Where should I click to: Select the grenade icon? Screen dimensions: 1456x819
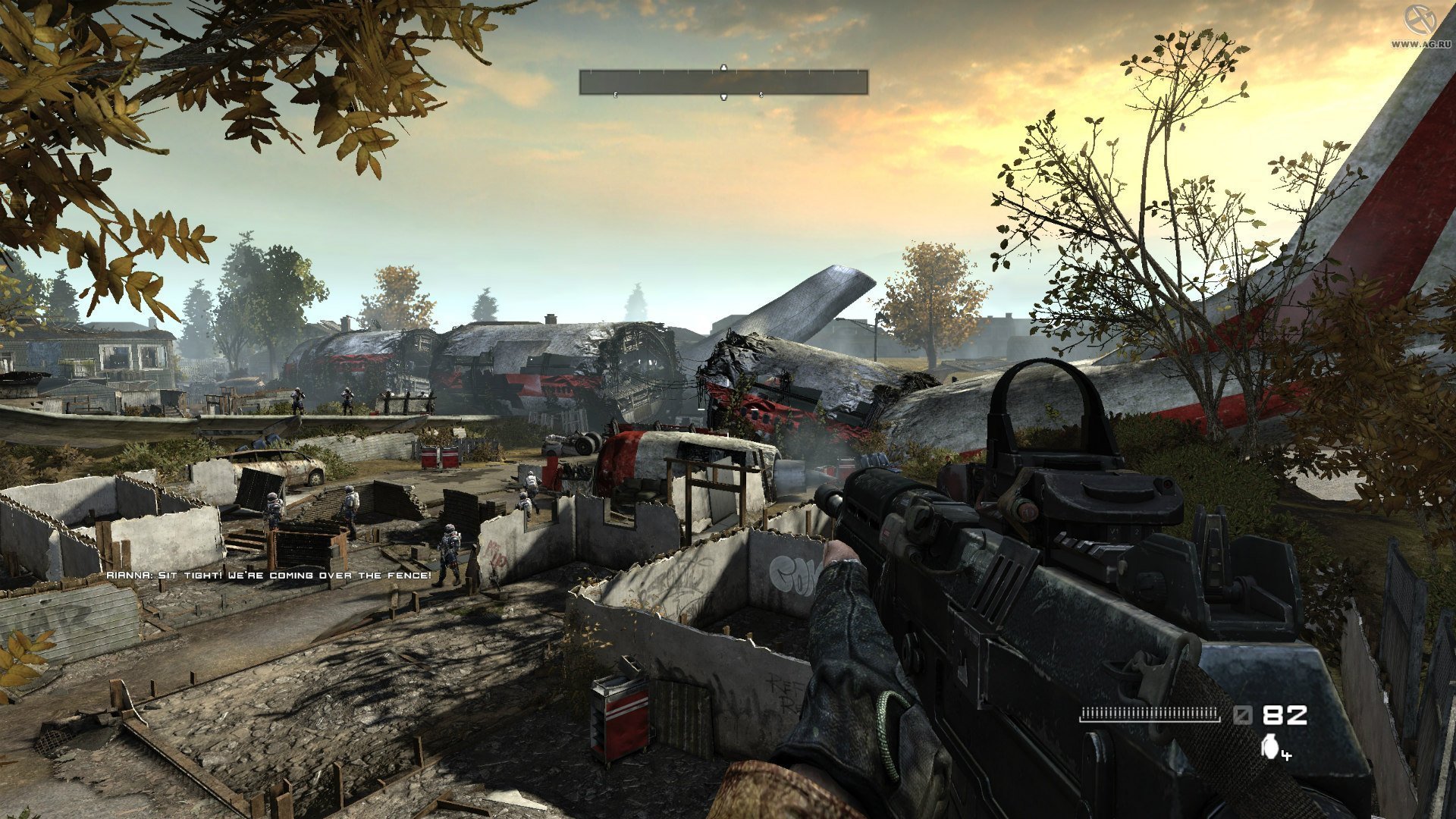[1269, 747]
